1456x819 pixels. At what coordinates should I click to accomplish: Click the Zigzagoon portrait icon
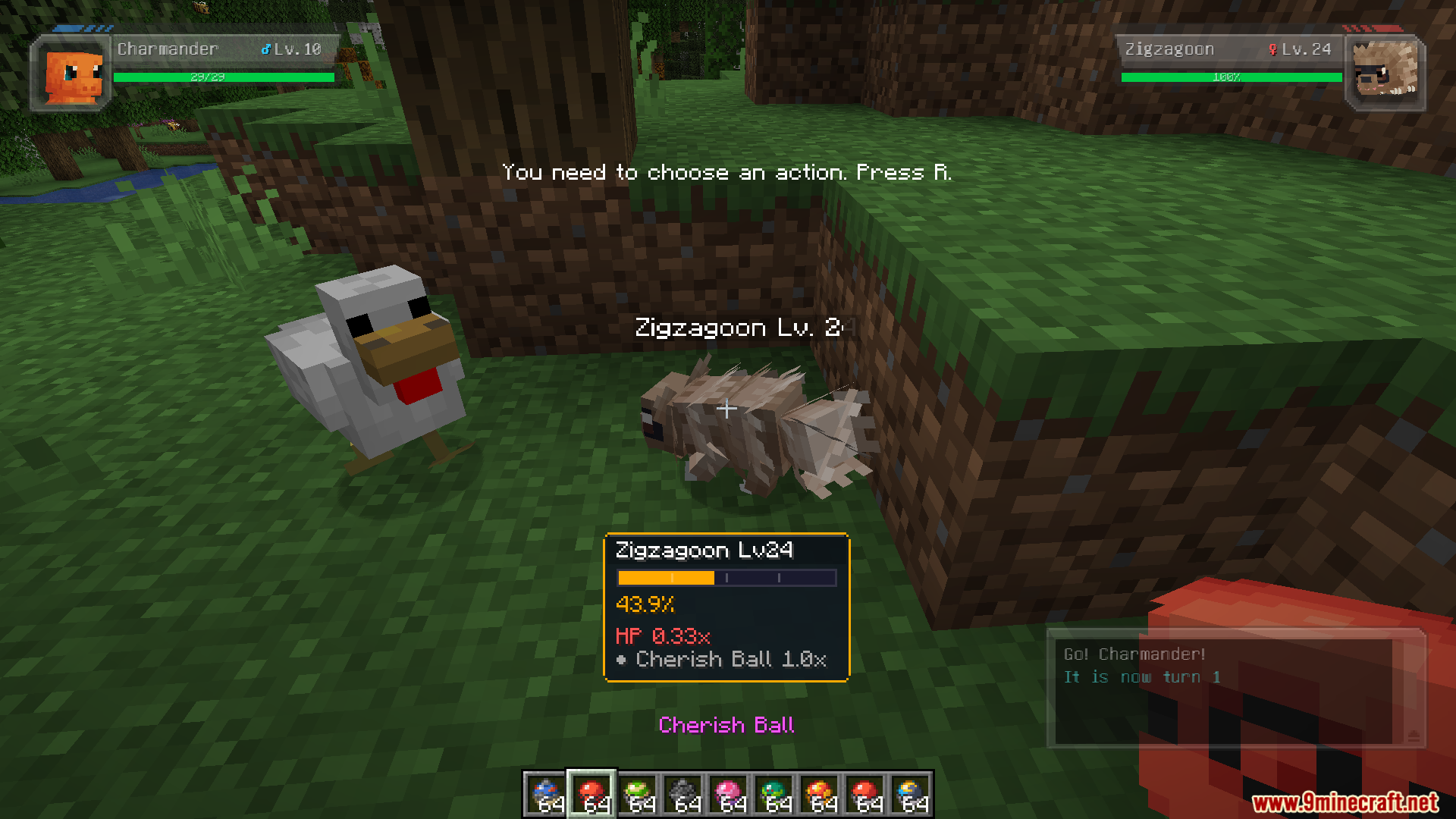tap(1384, 74)
